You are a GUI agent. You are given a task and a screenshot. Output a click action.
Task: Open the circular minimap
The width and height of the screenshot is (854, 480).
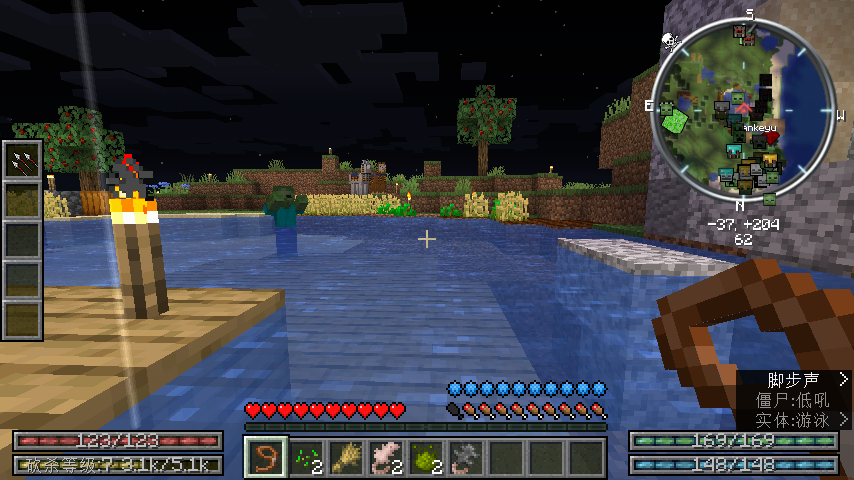pyautogui.click(x=743, y=110)
